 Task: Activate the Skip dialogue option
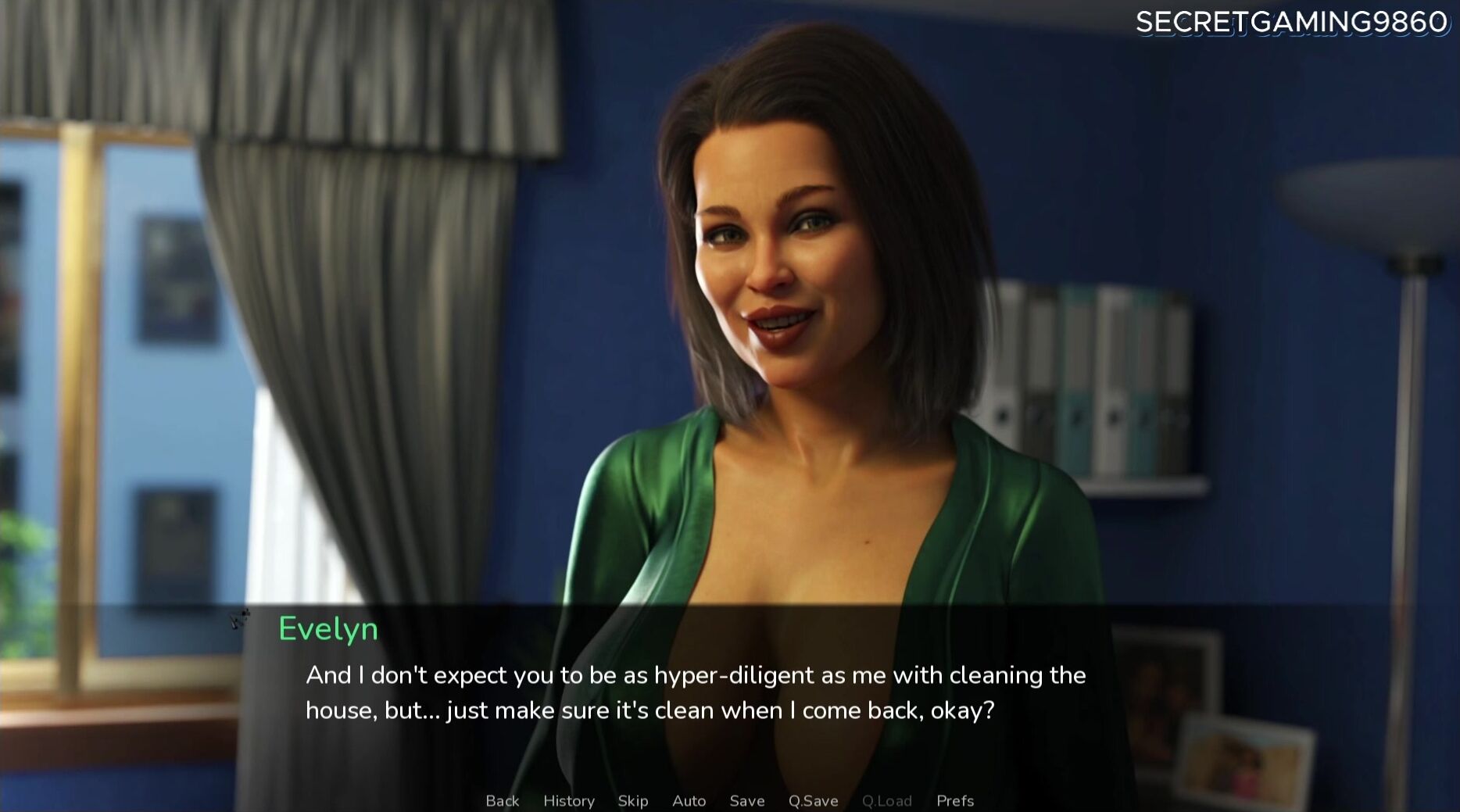coord(632,800)
